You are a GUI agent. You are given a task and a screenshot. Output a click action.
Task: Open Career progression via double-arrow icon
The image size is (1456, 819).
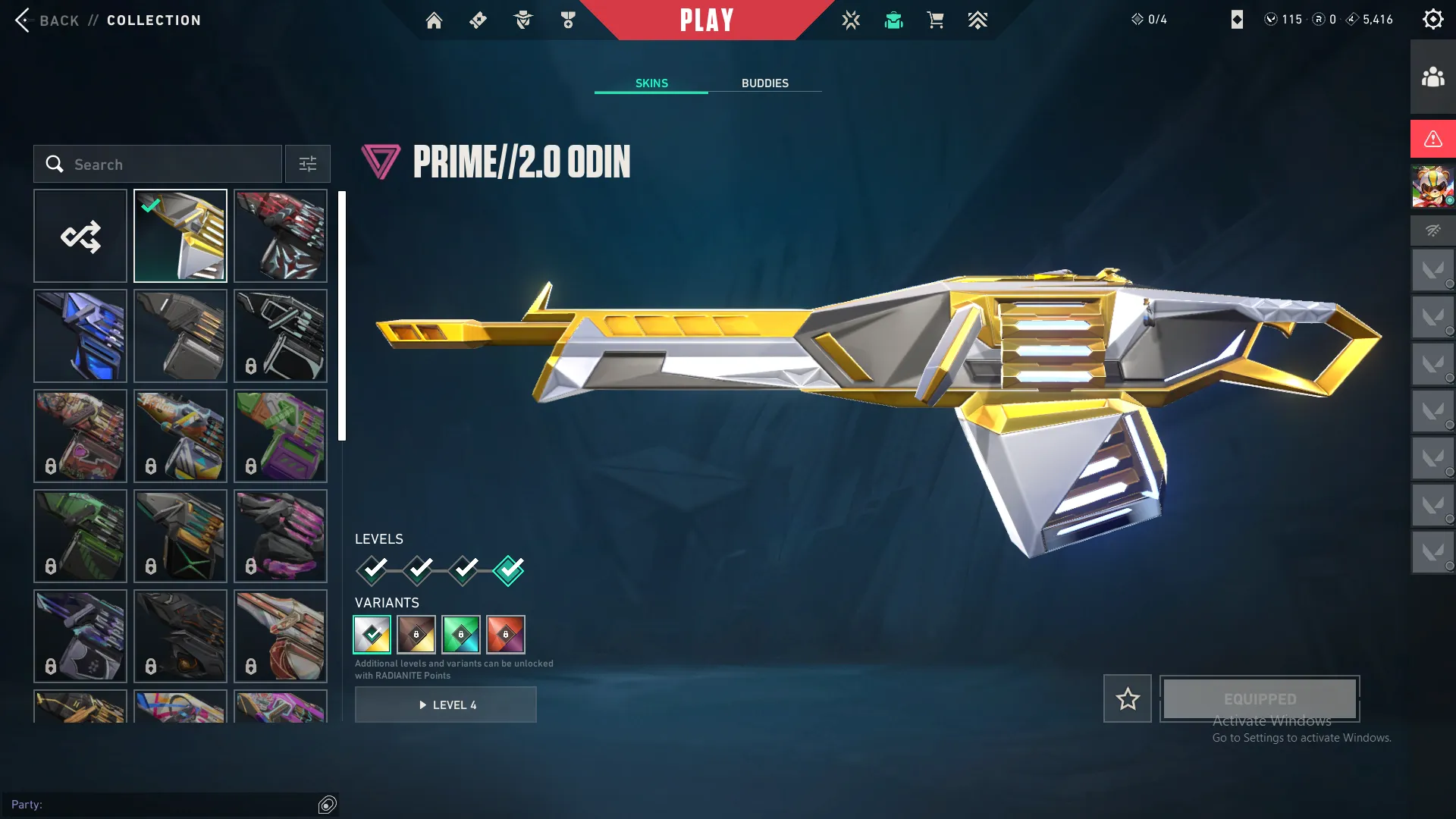pyautogui.click(x=977, y=20)
